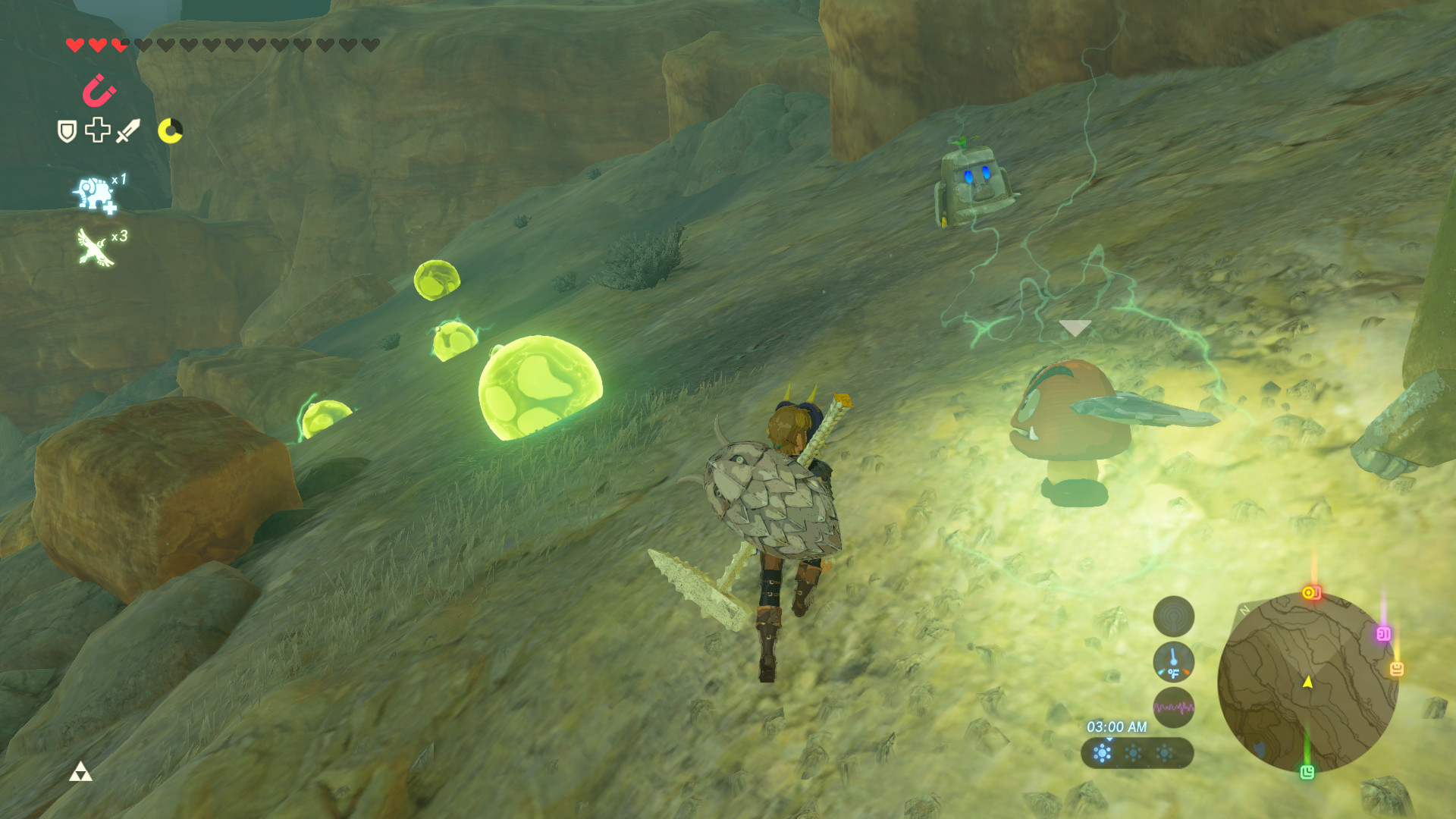Expand the weather forecast strip

[x=1138, y=753]
